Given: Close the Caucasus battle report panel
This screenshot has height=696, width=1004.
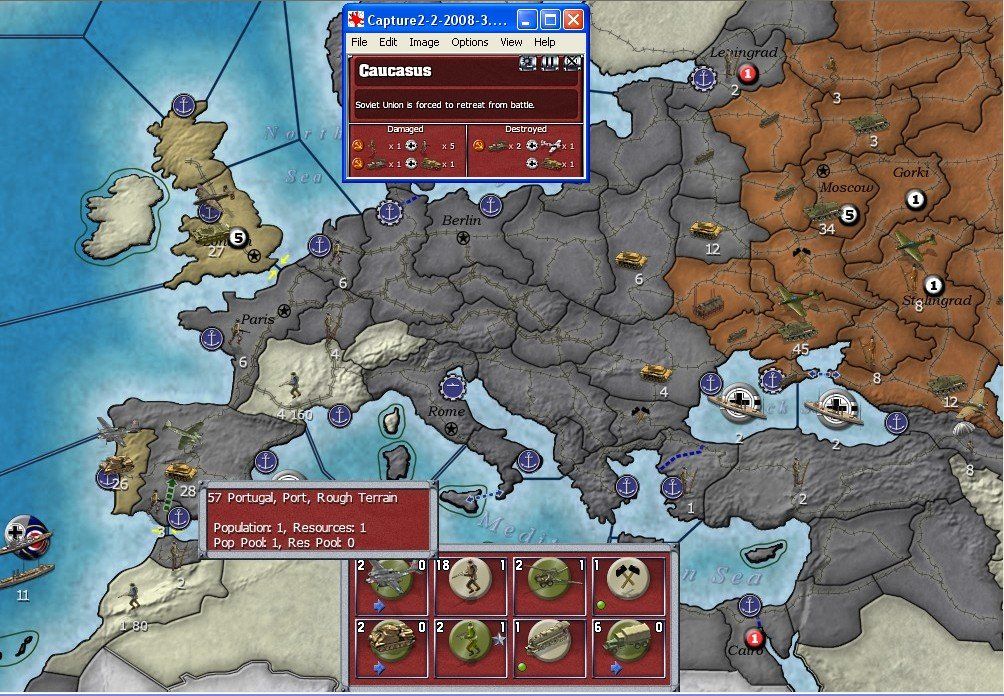Looking at the screenshot, I should [x=573, y=64].
